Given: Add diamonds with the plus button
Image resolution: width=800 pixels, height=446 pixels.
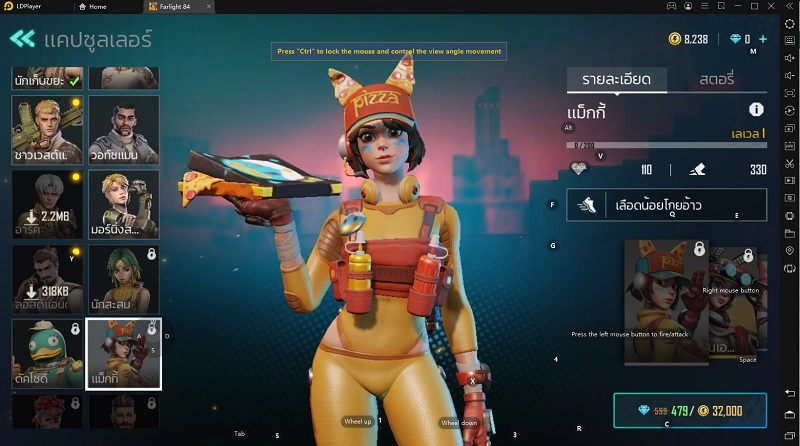Looking at the screenshot, I should point(763,39).
